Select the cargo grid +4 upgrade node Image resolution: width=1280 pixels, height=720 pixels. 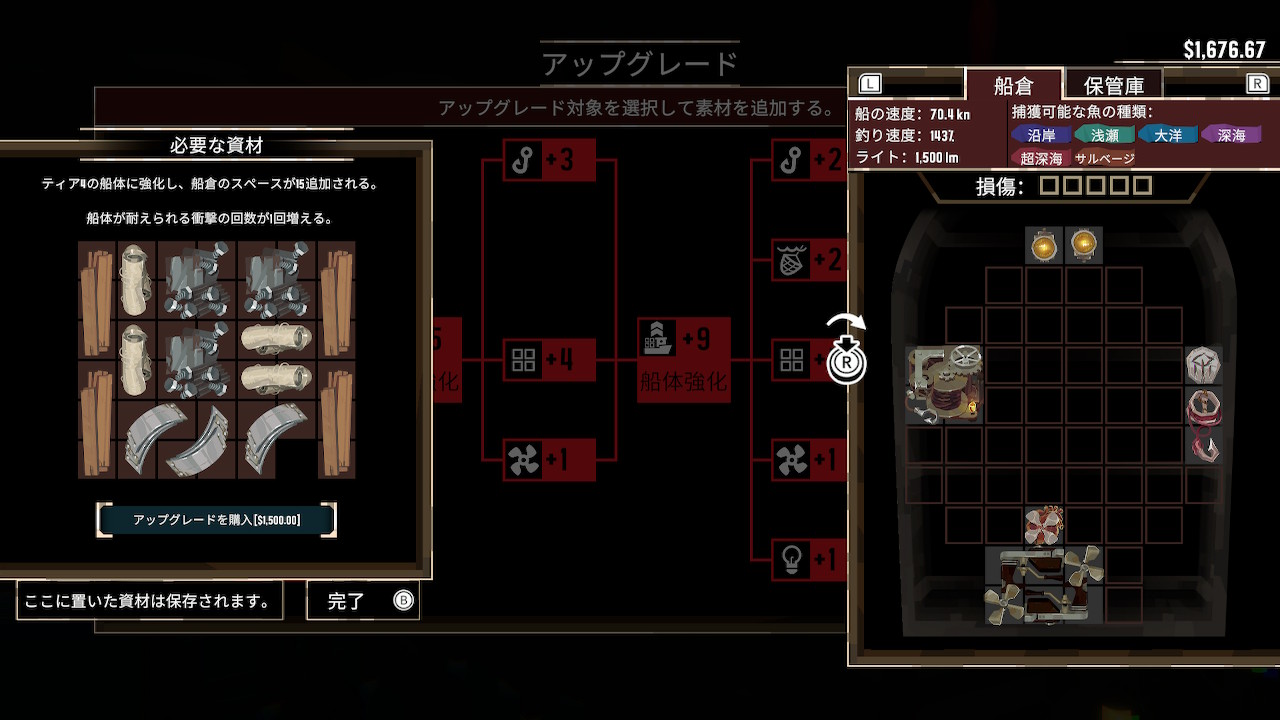[549, 360]
